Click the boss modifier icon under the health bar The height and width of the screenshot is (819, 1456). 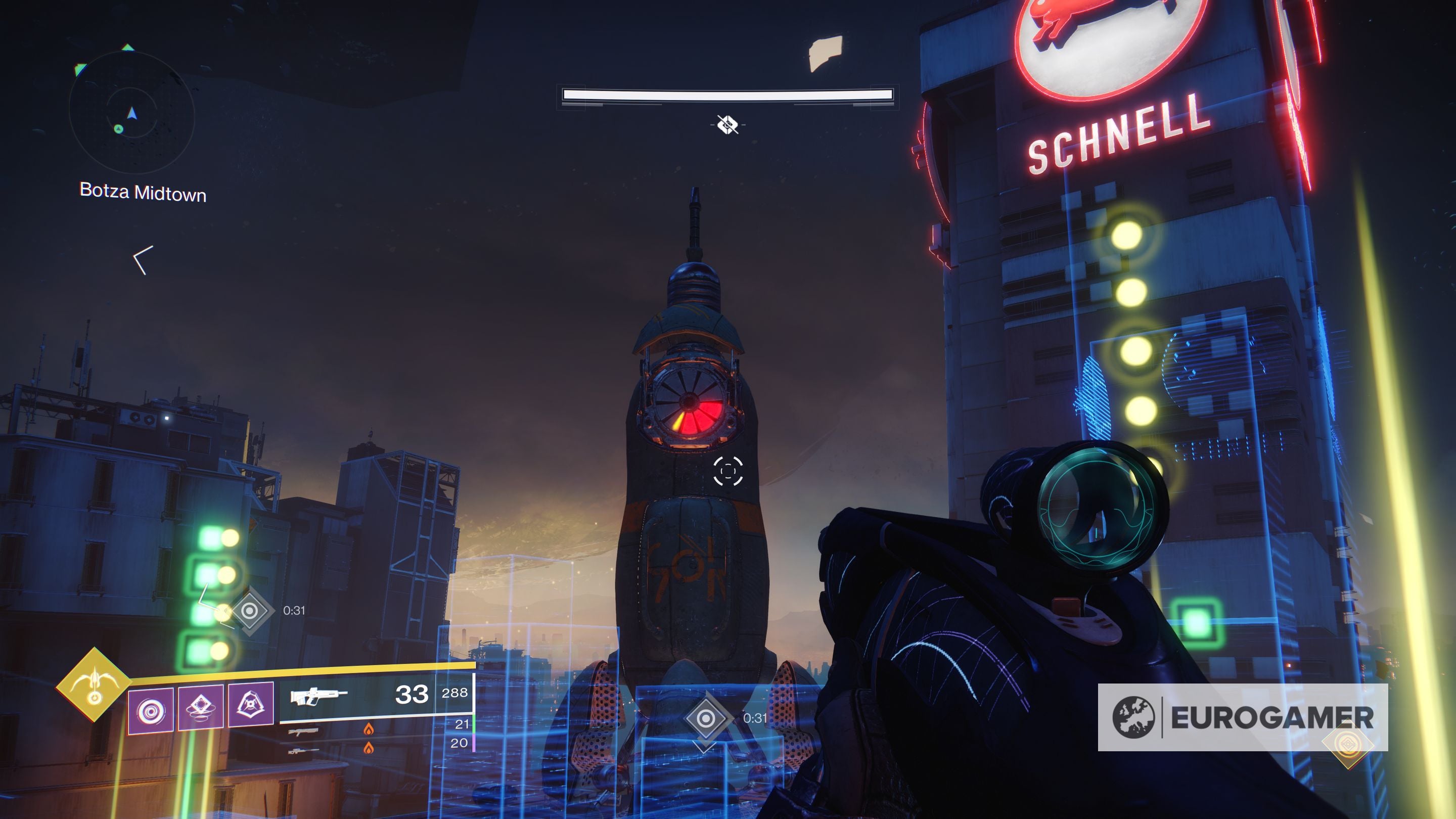727,124
